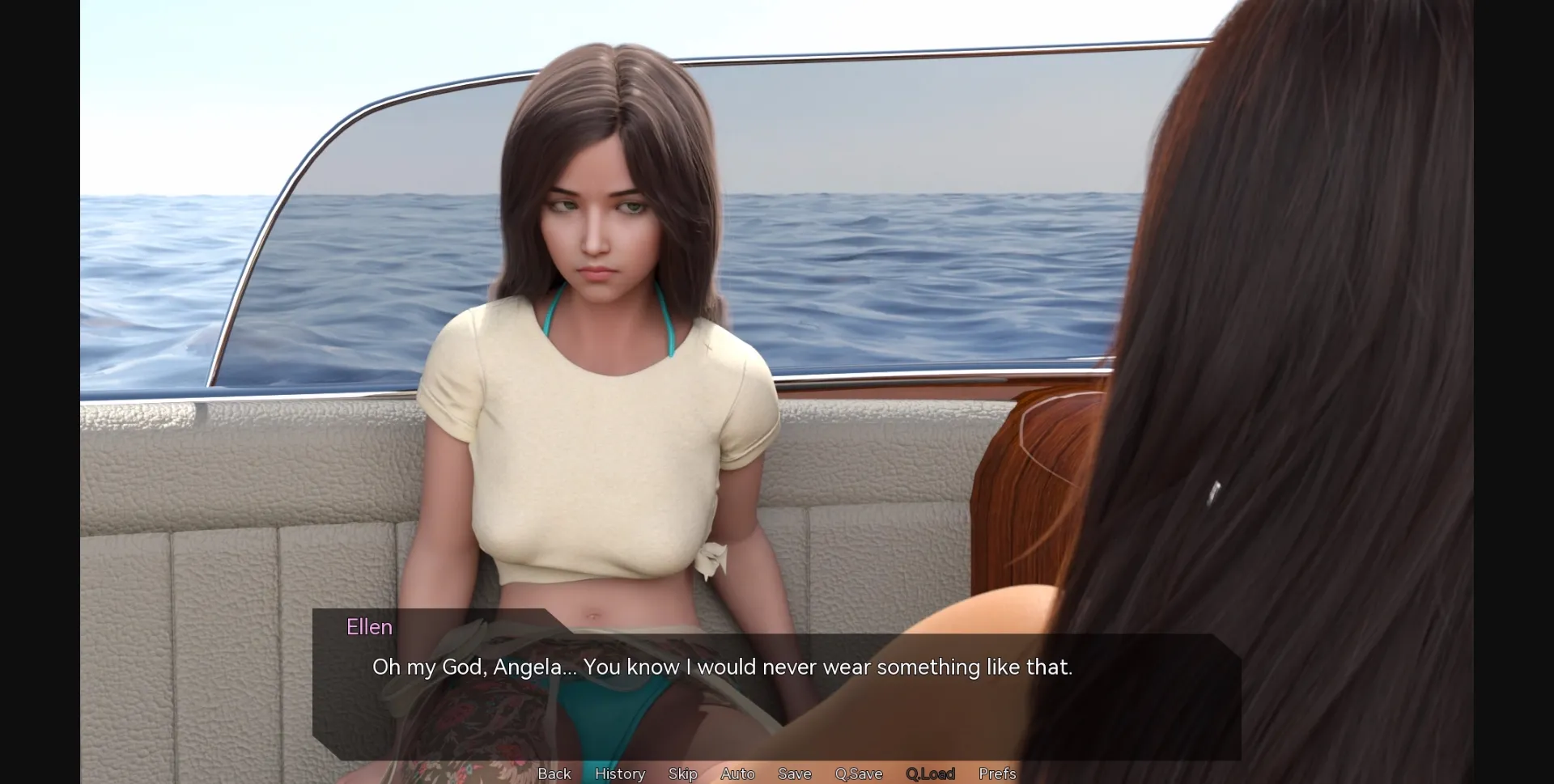1554x784 pixels.
Task: Review past conversation via History
Action: coord(619,773)
